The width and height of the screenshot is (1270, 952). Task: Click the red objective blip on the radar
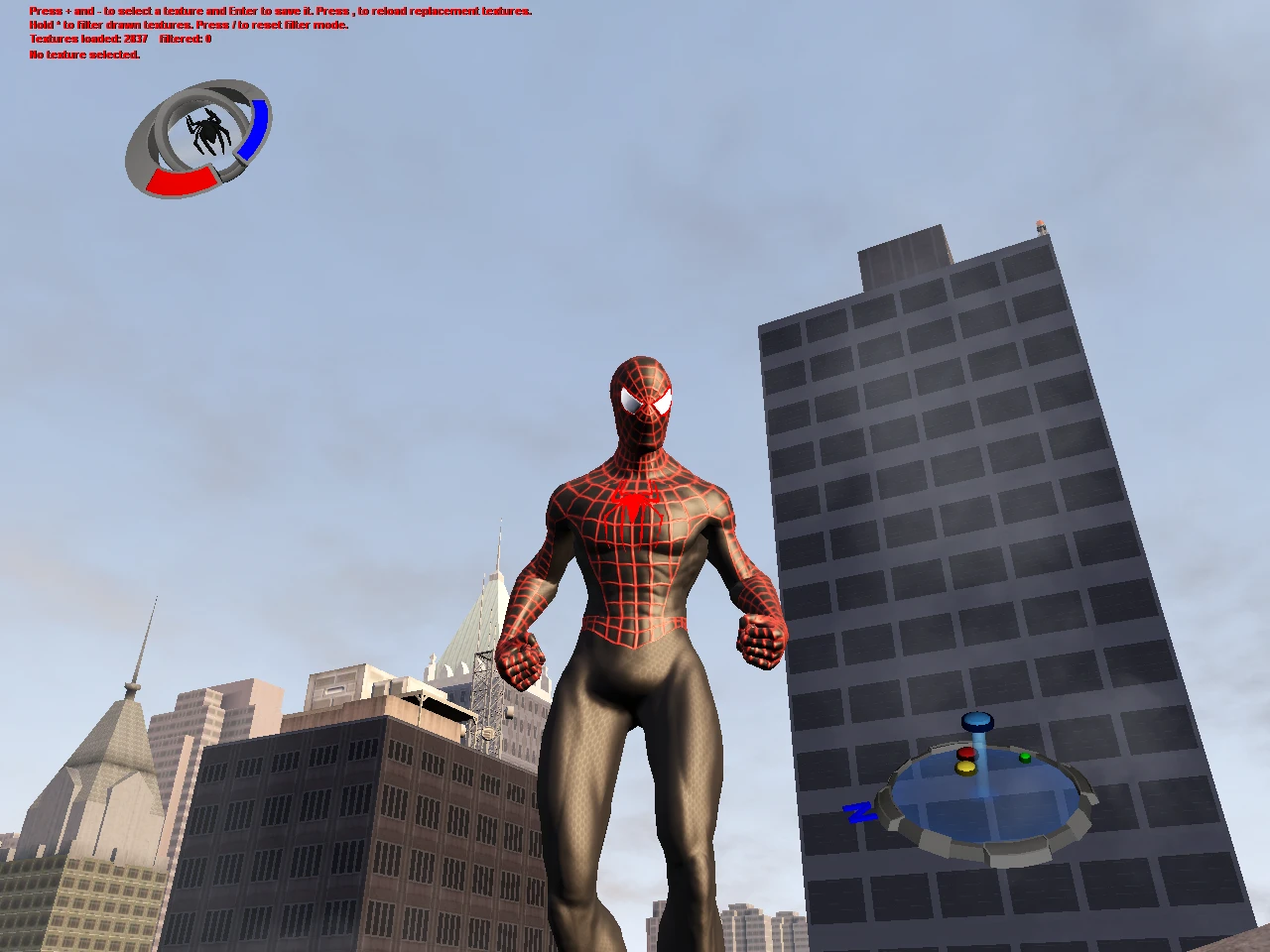click(x=967, y=753)
